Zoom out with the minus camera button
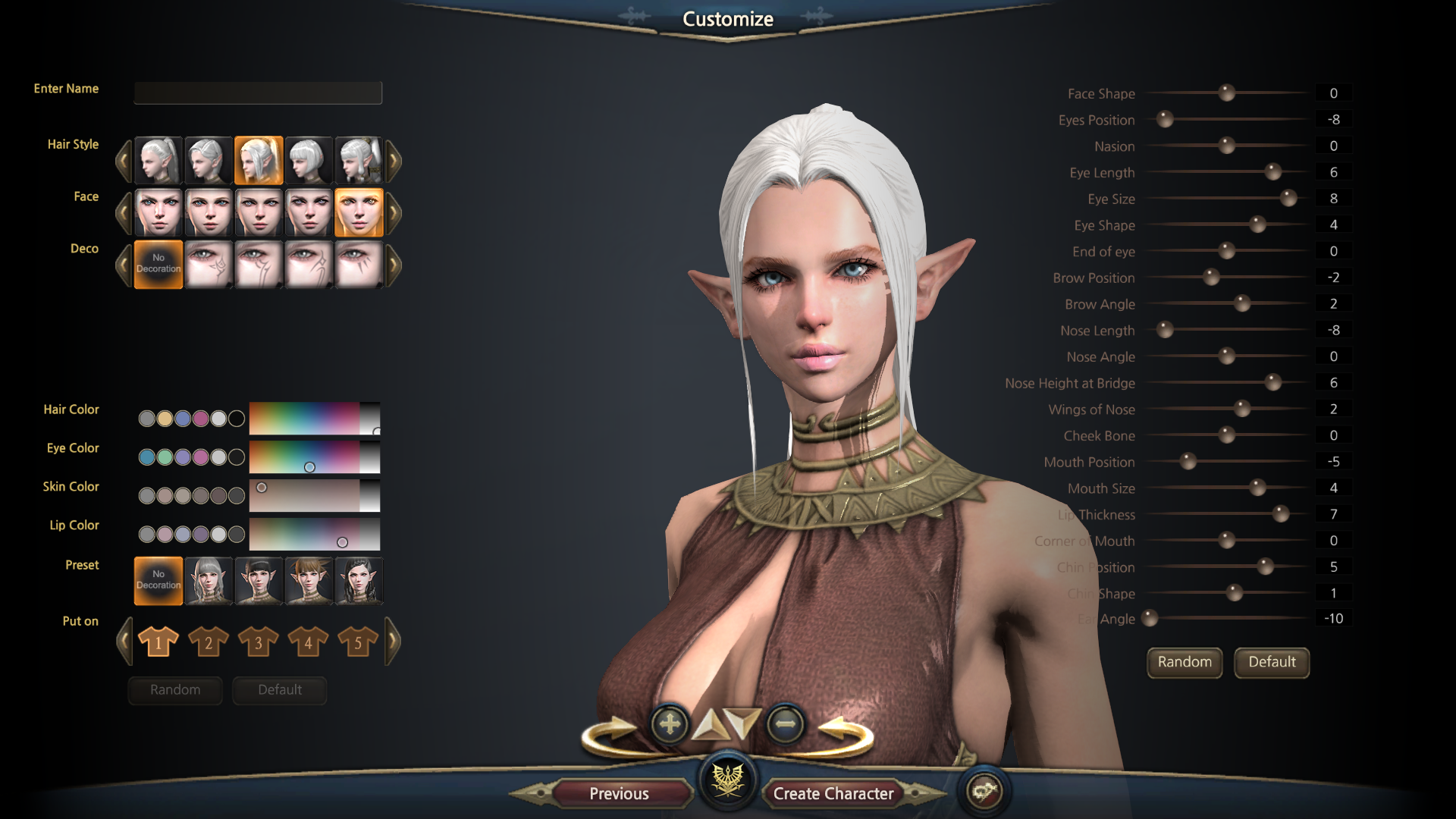The image size is (1456, 819). coord(785,724)
